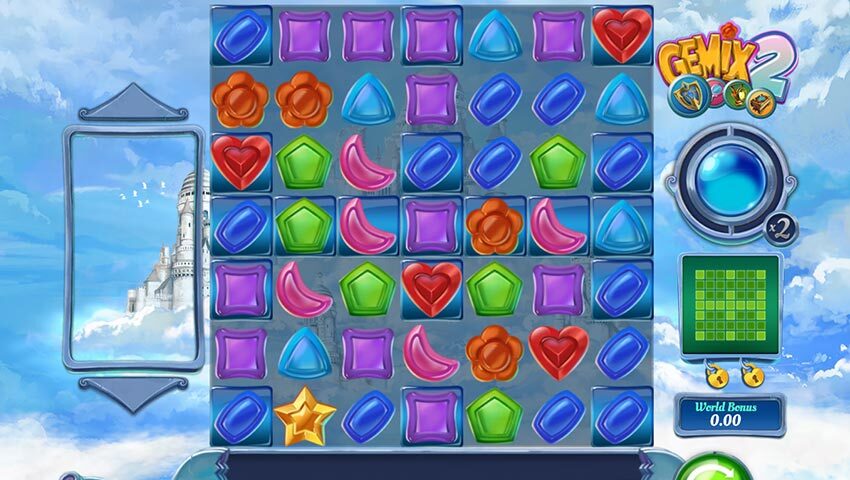Click the up arrow above the world frame
Image resolution: width=850 pixels, height=480 pixels.
click(x=132, y=103)
